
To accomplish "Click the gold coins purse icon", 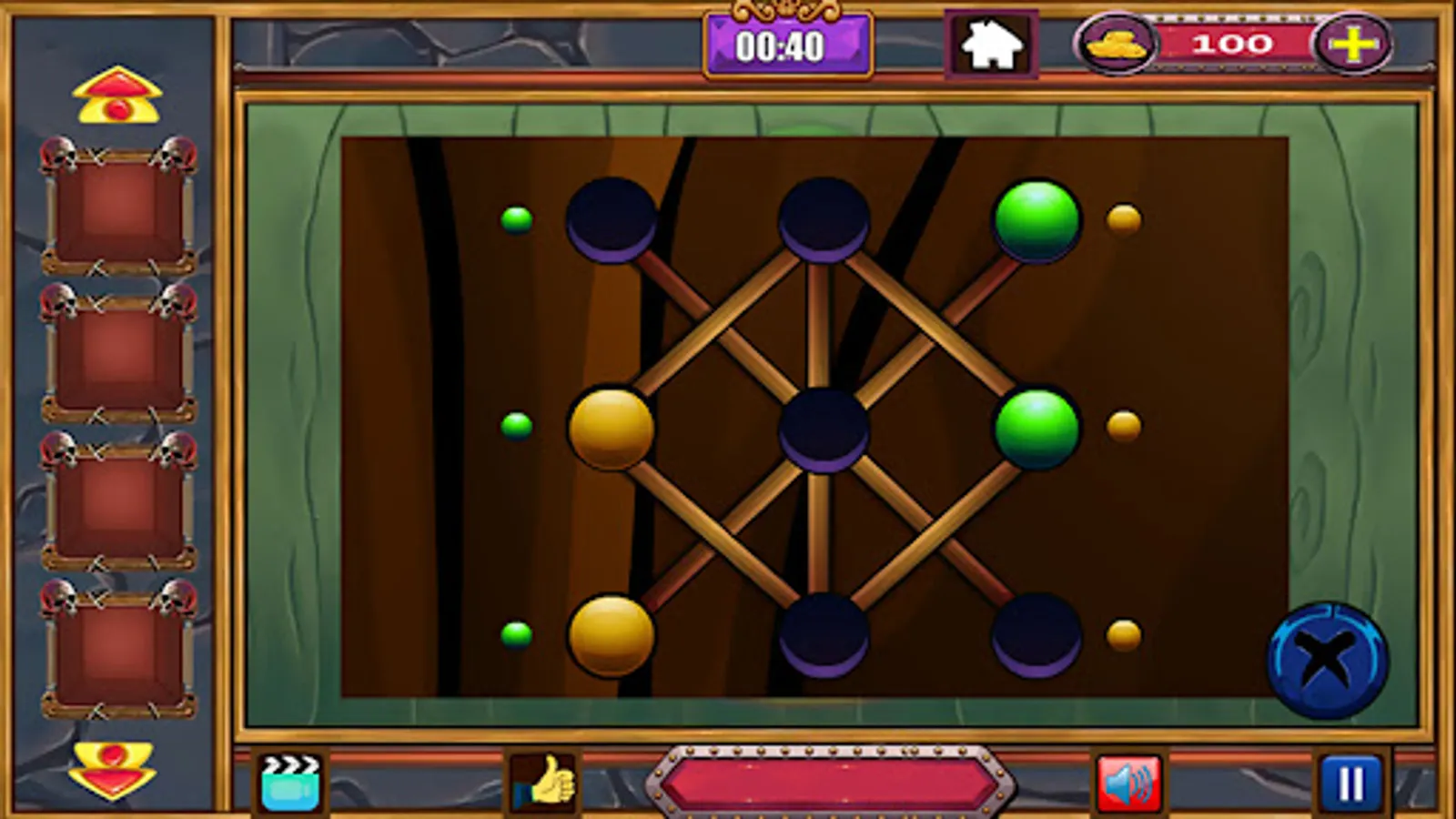I will point(1117,42).
